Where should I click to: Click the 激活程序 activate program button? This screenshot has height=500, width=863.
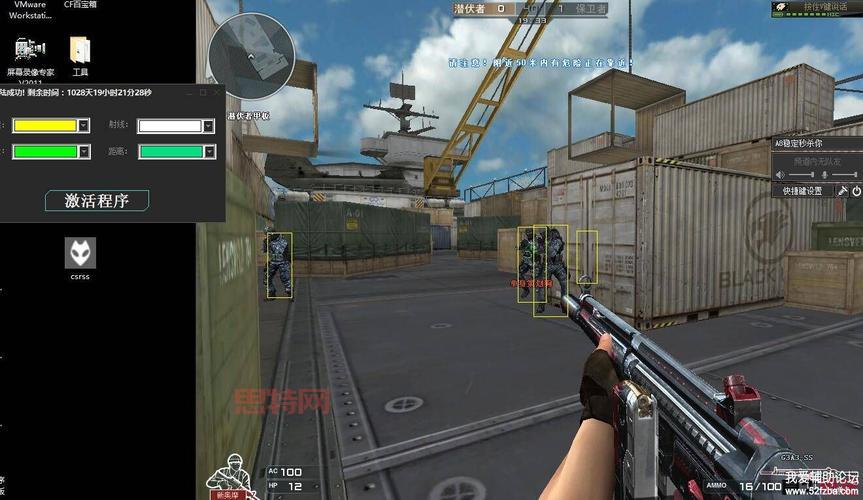click(97, 200)
